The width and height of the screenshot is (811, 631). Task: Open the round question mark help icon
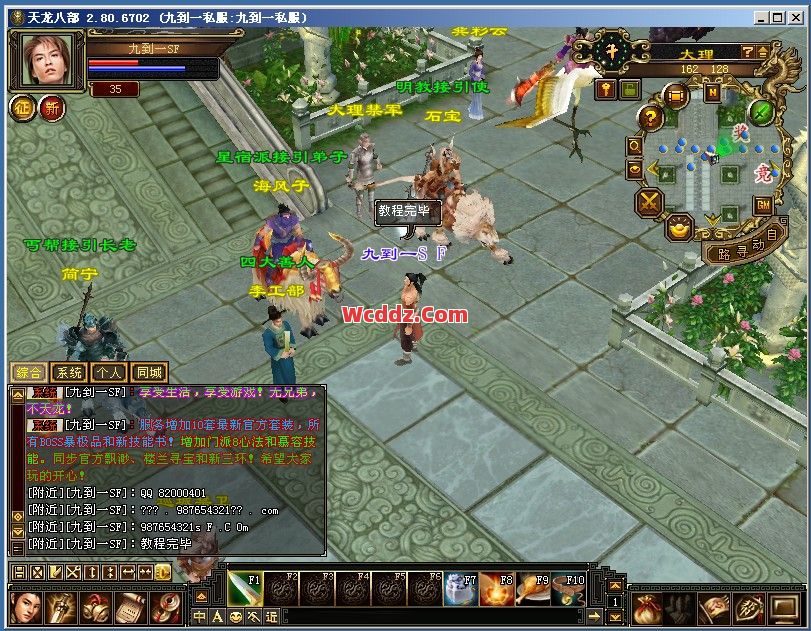[x=650, y=118]
